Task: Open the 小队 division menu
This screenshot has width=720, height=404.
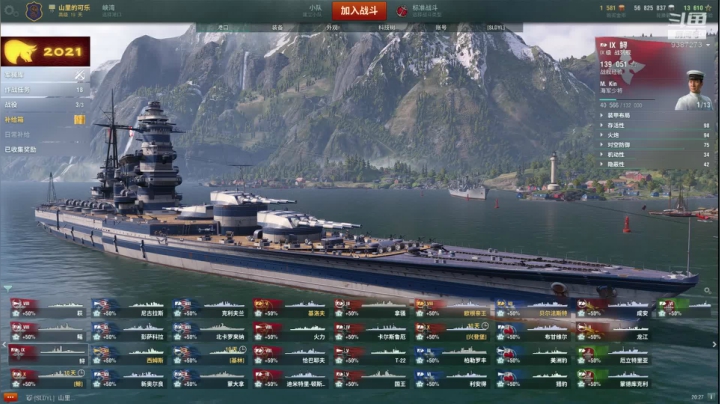Action: coord(315,8)
